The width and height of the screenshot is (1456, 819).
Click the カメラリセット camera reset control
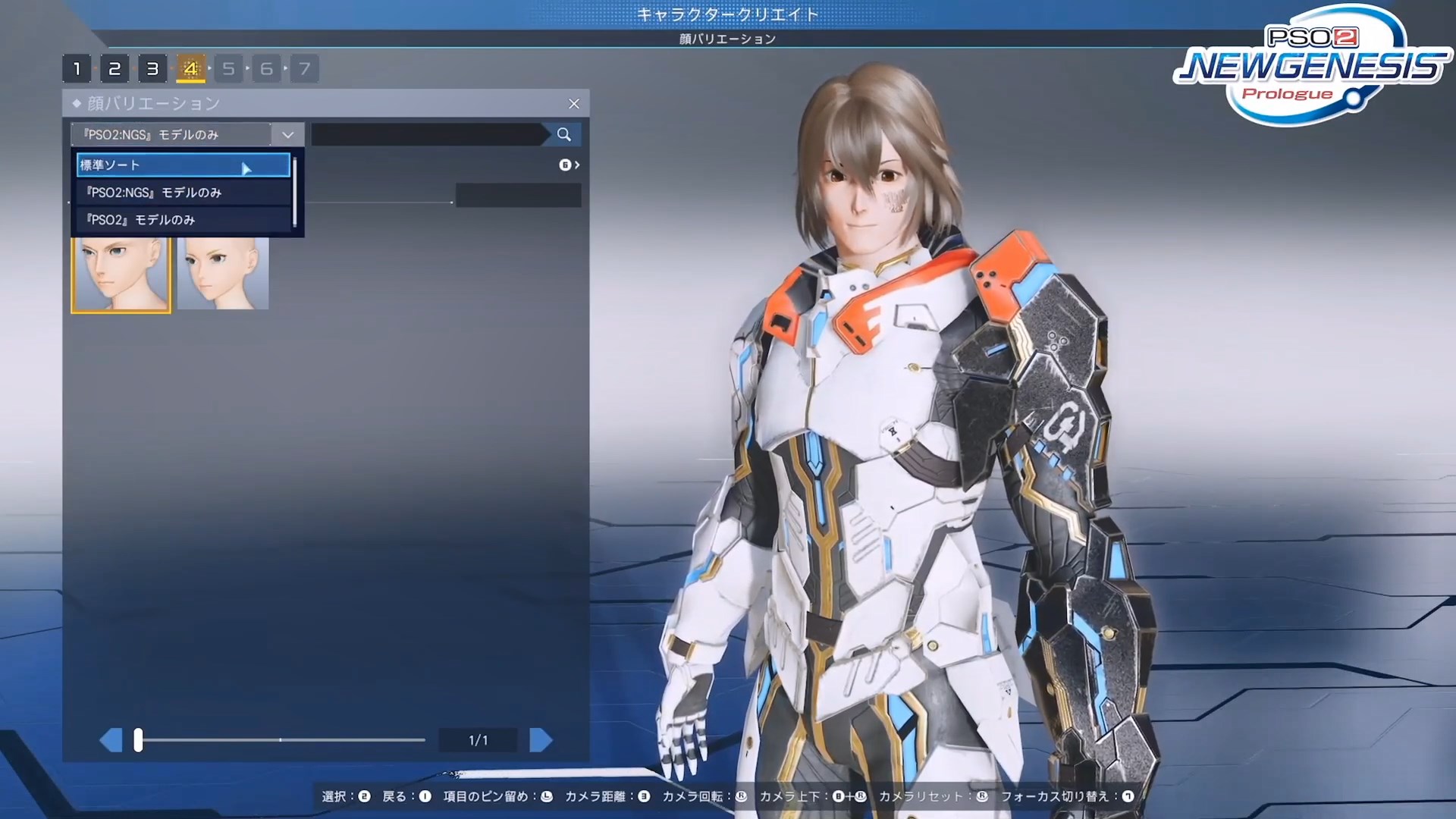pos(983,797)
